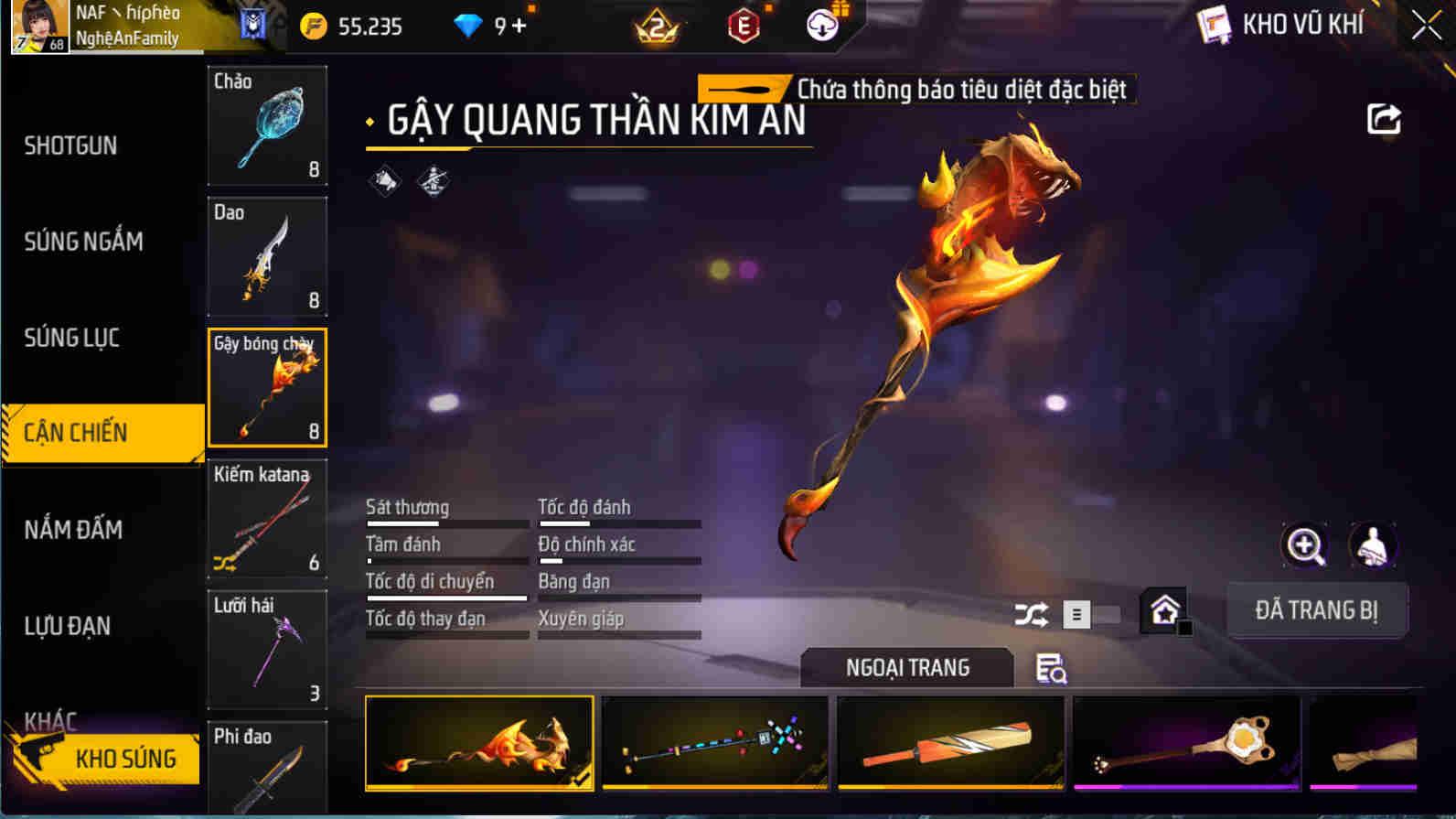Select the orange cricket bat skin thumbnail

[949, 744]
